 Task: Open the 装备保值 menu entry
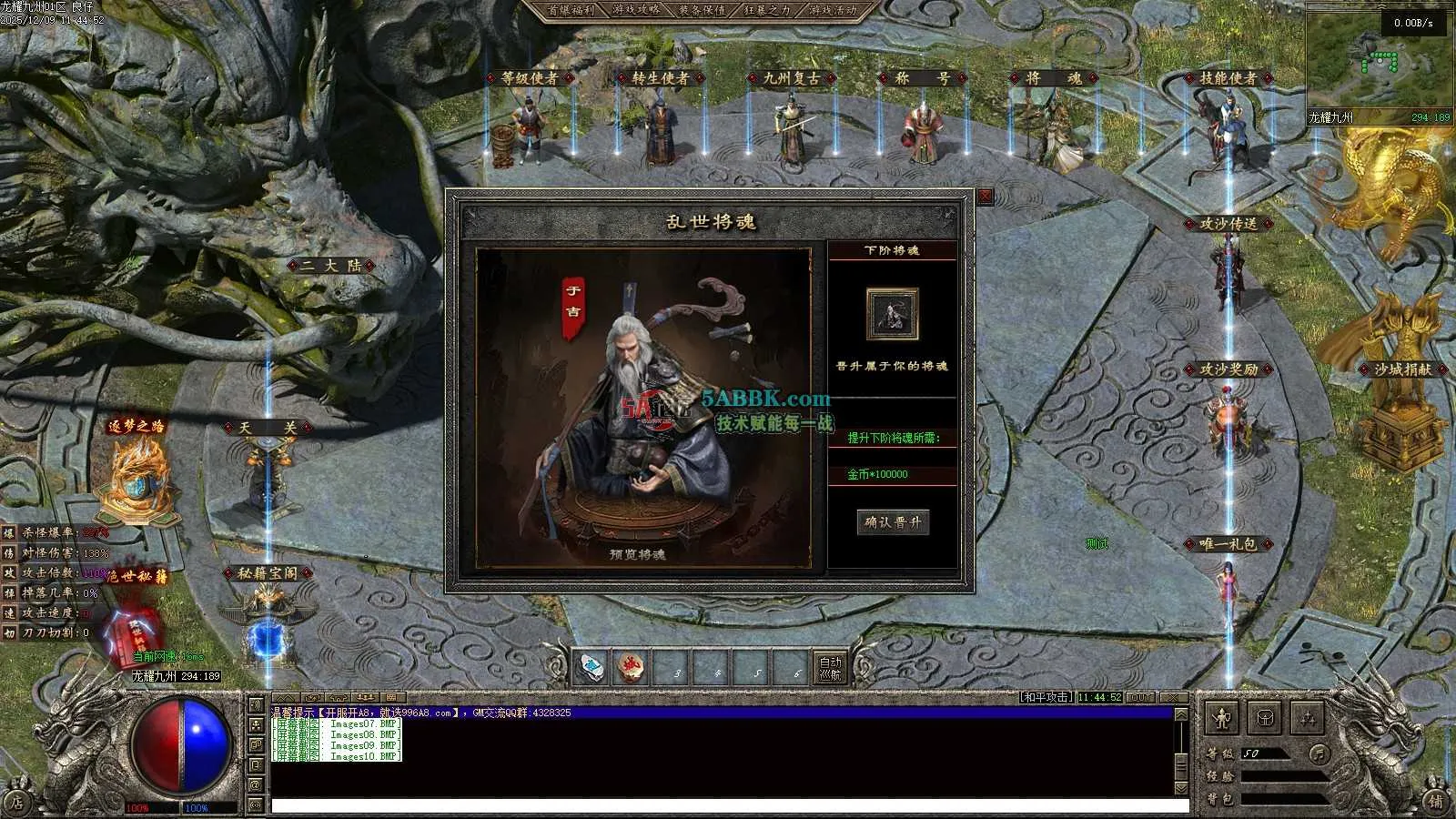click(701, 10)
